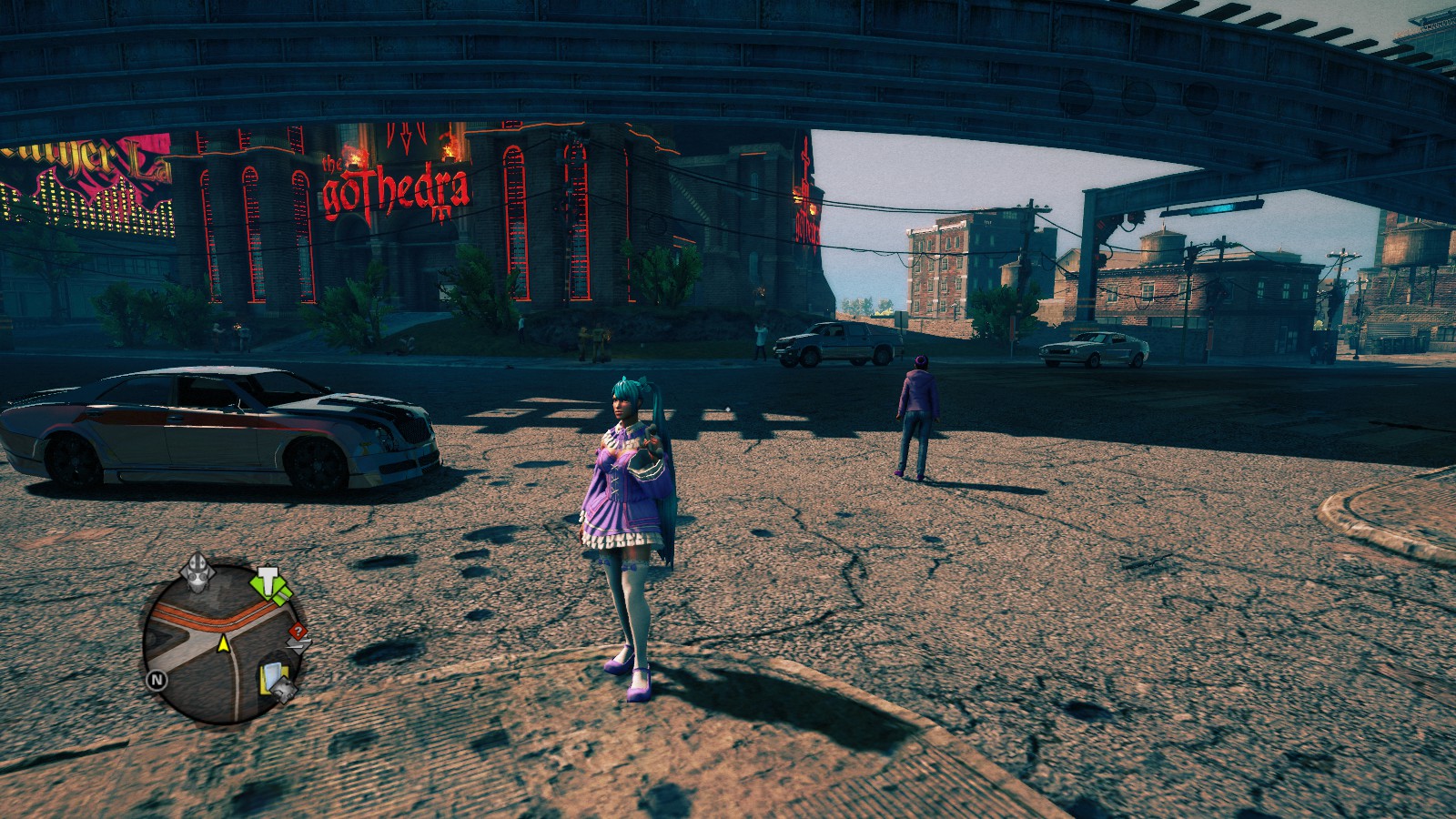
Task: Click the yellow player arrow on the minimap
Action: [223, 644]
